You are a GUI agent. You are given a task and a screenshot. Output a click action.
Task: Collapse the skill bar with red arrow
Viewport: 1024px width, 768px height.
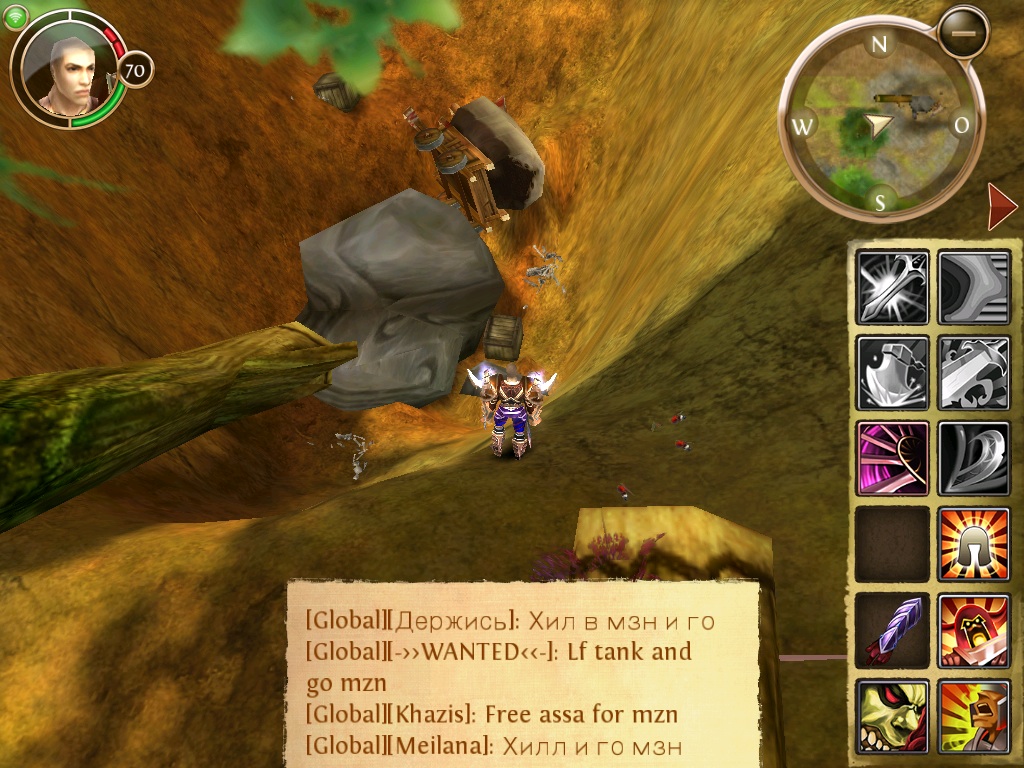click(x=1000, y=207)
